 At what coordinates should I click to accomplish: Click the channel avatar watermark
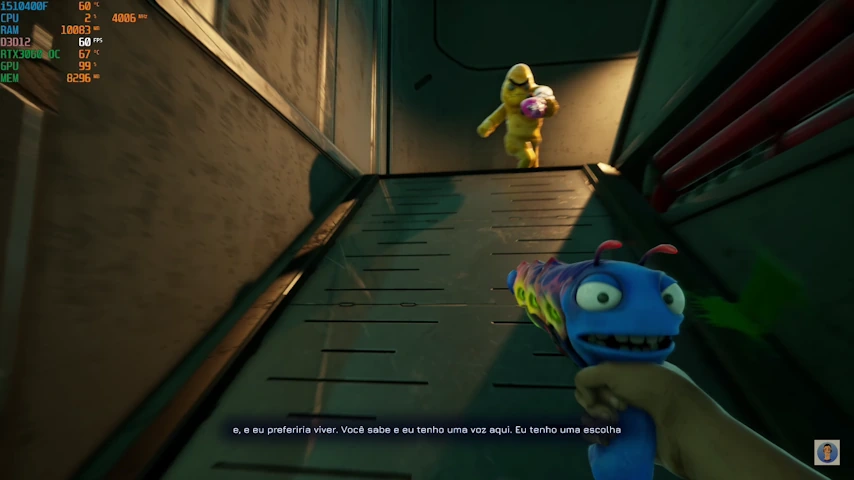[826, 452]
